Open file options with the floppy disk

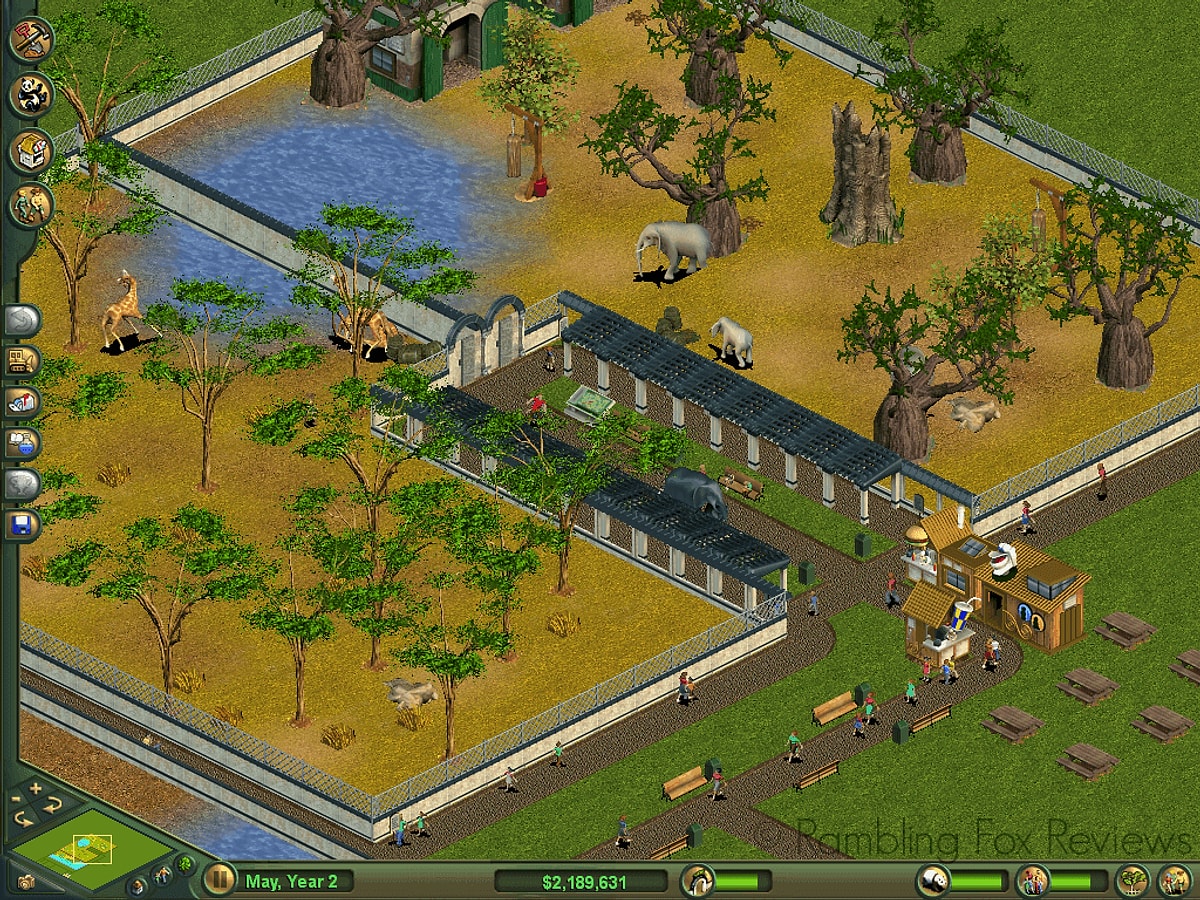[x=21, y=525]
